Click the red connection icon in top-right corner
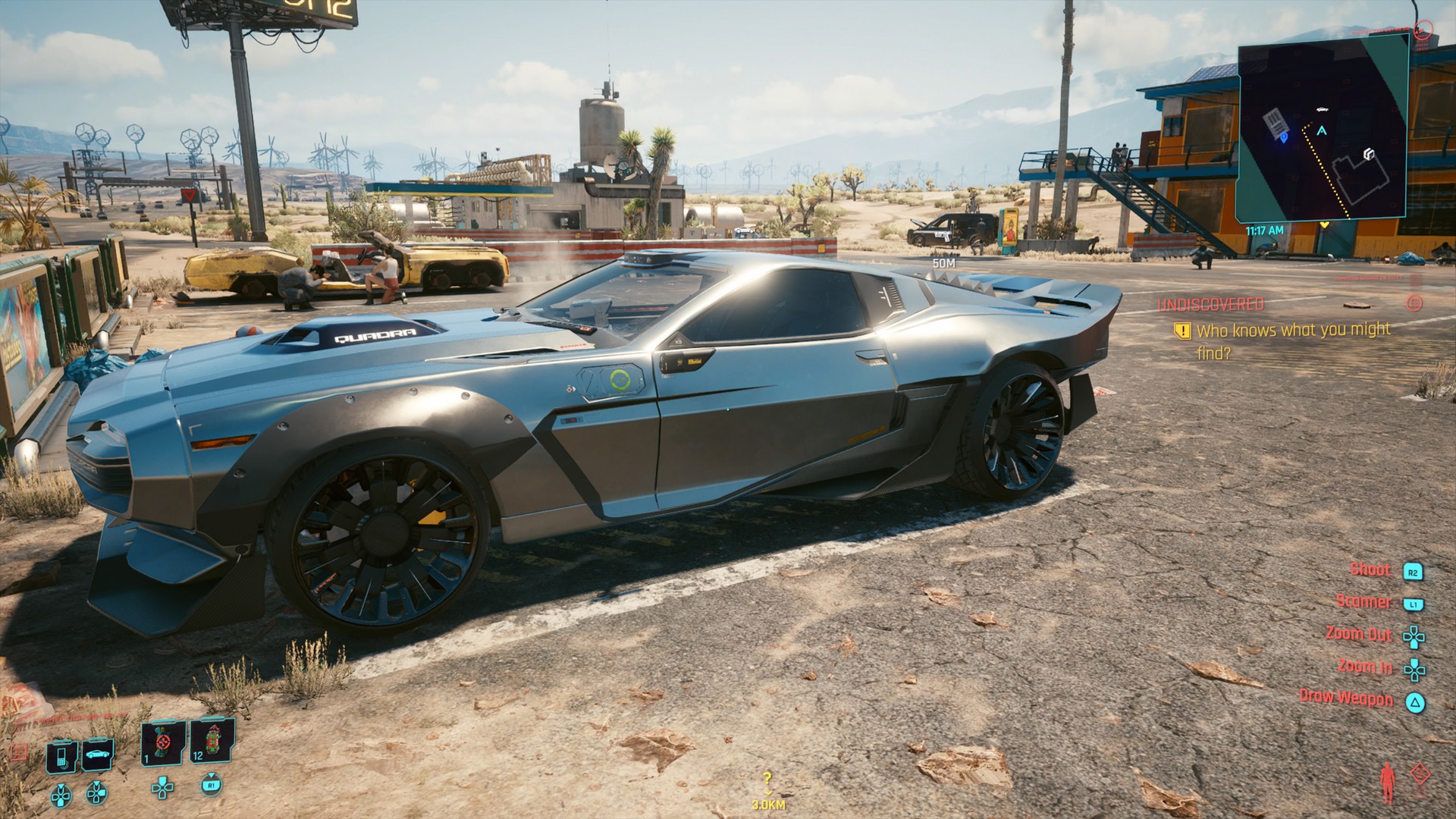Image resolution: width=1456 pixels, height=819 pixels. click(1423, 30)
